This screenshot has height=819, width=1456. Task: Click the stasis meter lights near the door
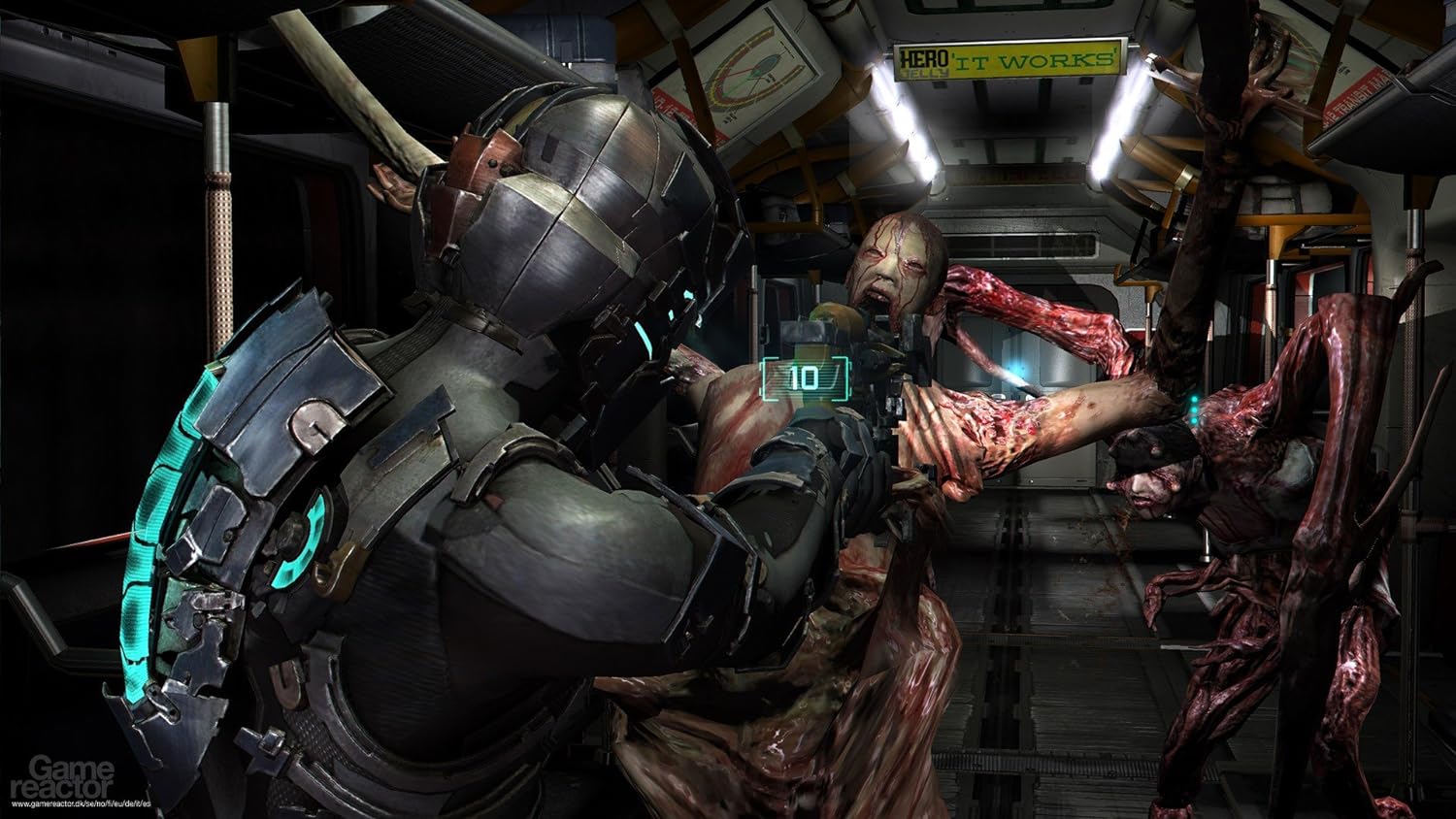click(x=1193, y=409)
